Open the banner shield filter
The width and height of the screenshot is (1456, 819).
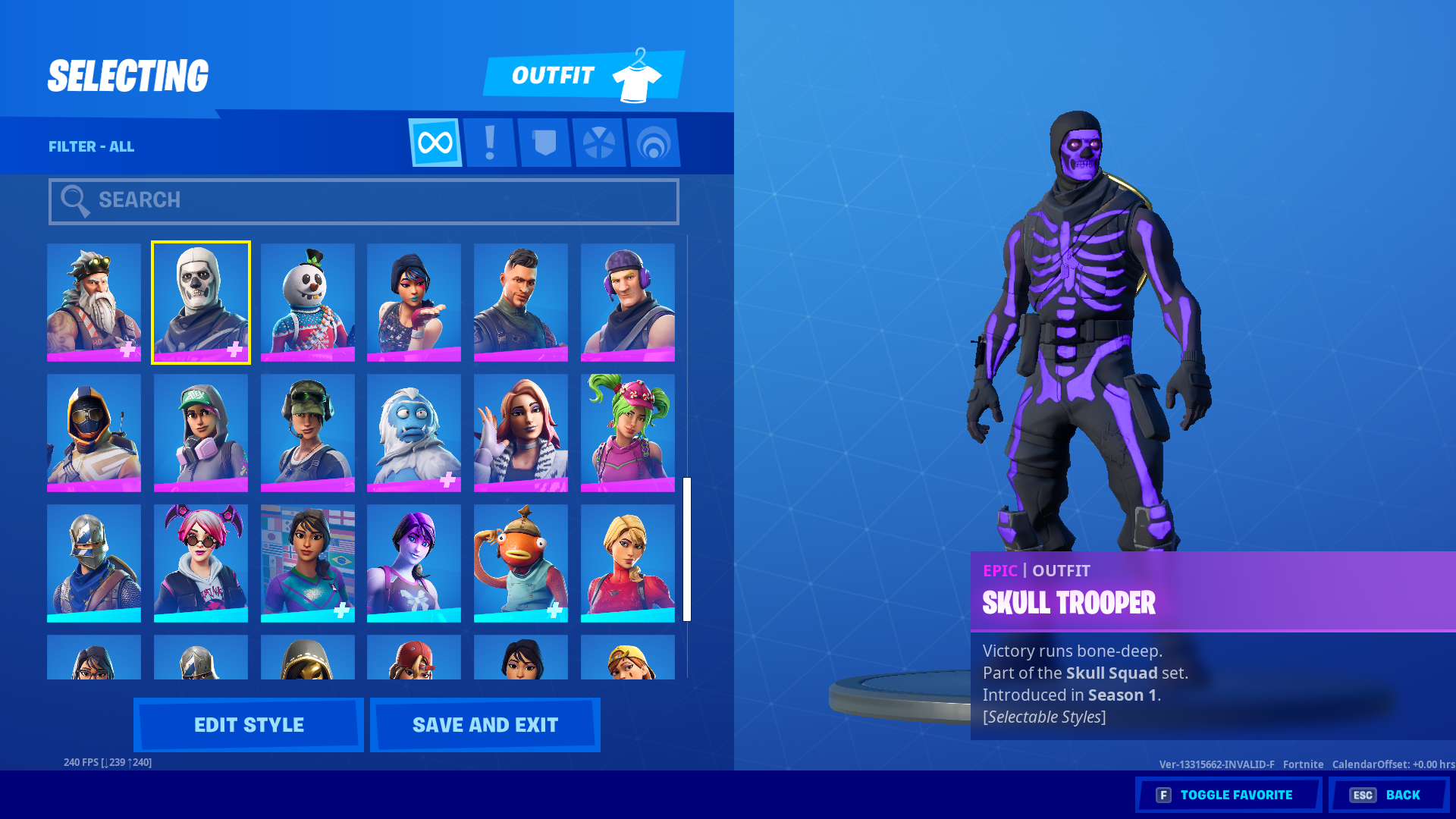(544, 143)
